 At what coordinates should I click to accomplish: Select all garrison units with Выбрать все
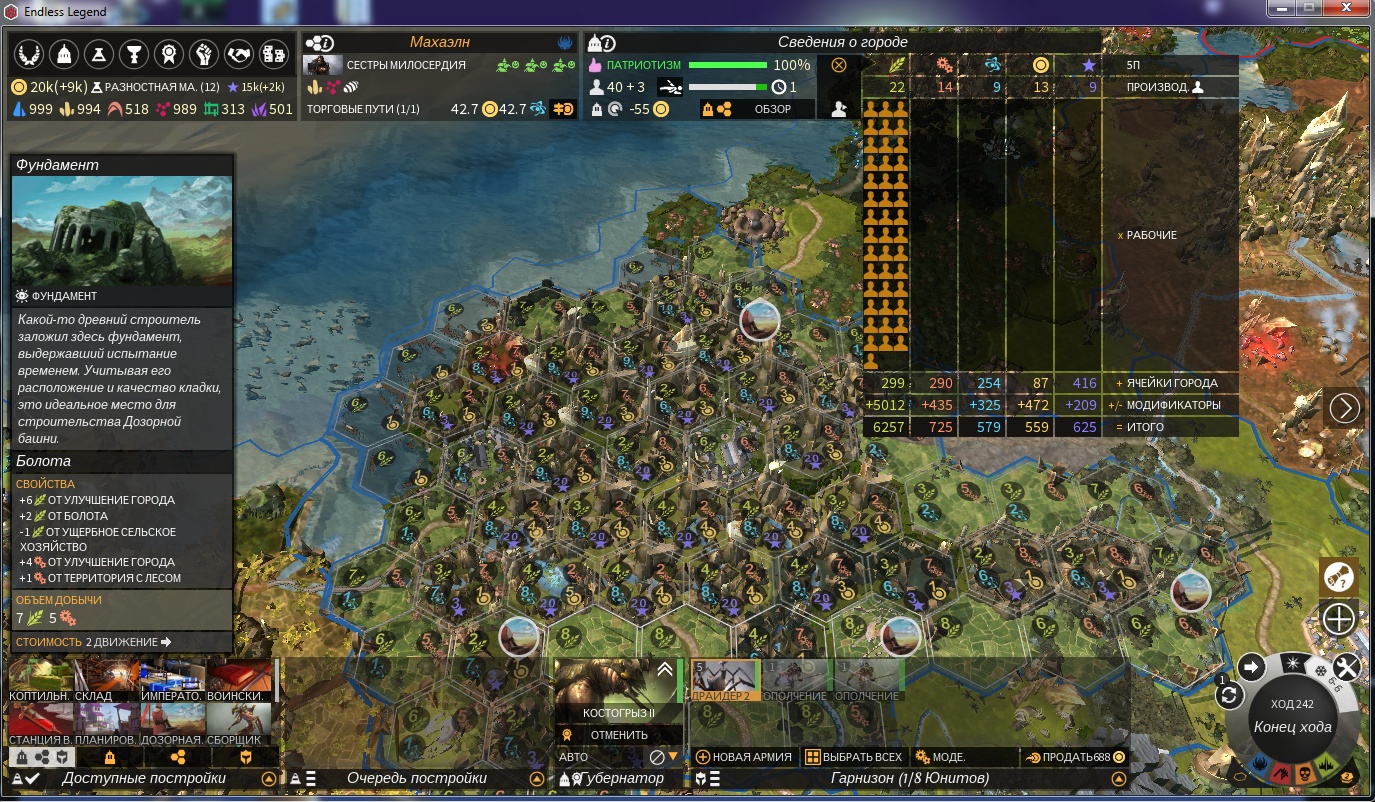pos(854,757)
